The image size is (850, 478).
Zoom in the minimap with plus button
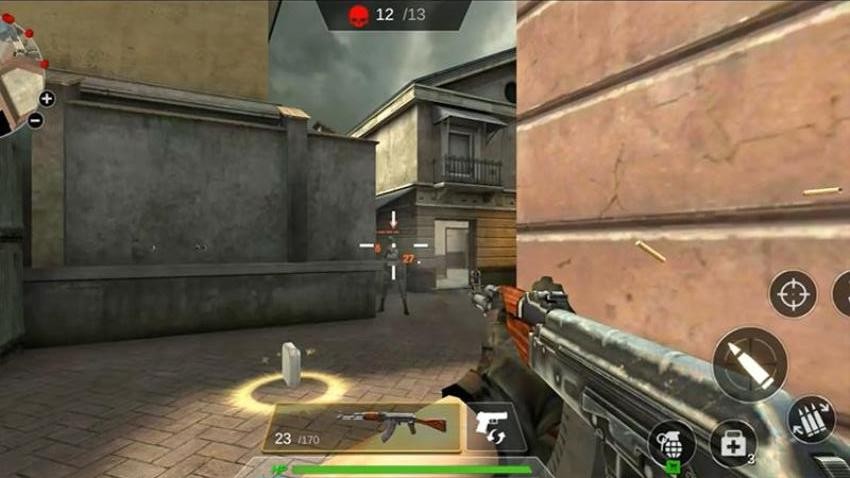tap(46, 98)
